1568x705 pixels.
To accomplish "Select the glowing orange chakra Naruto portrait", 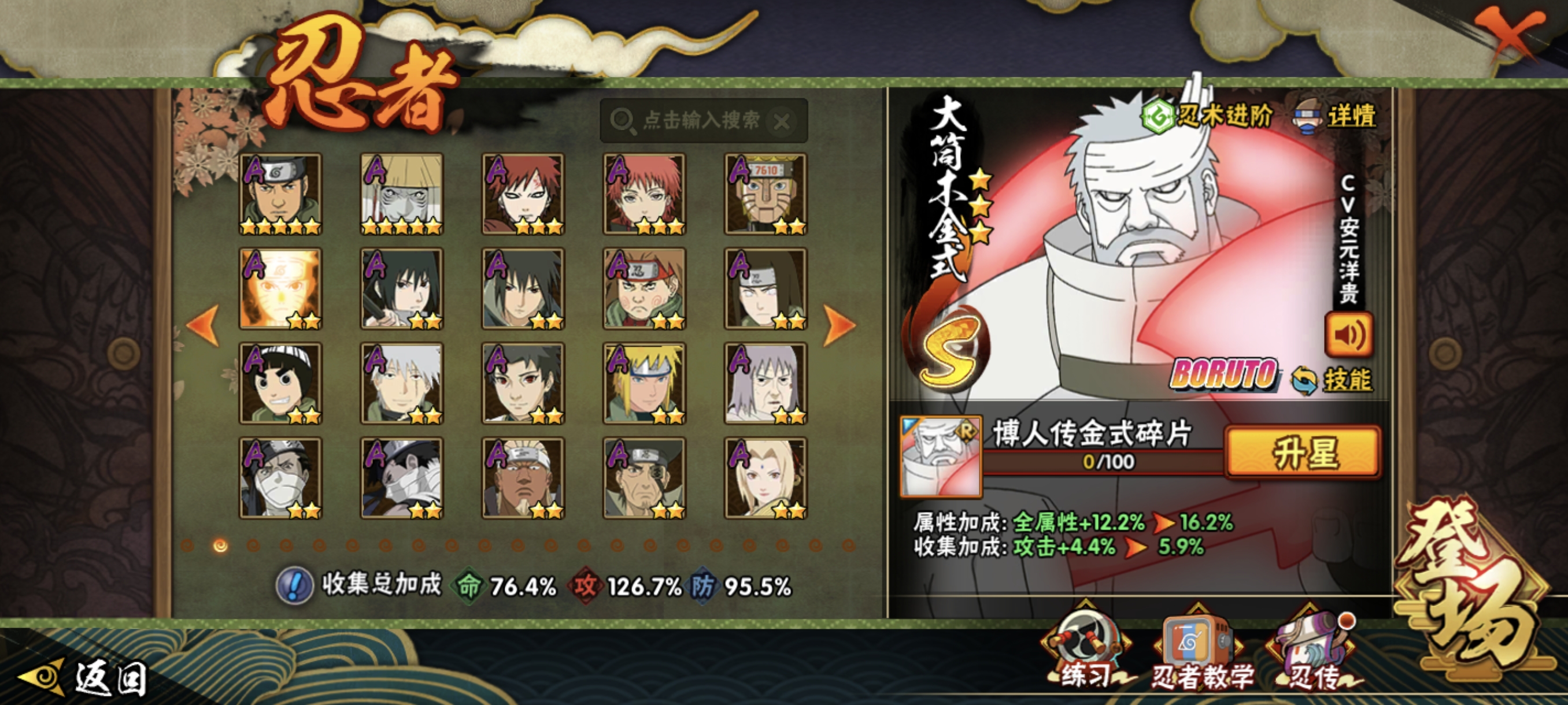I will pyautogui.click(x=280, y=289).
